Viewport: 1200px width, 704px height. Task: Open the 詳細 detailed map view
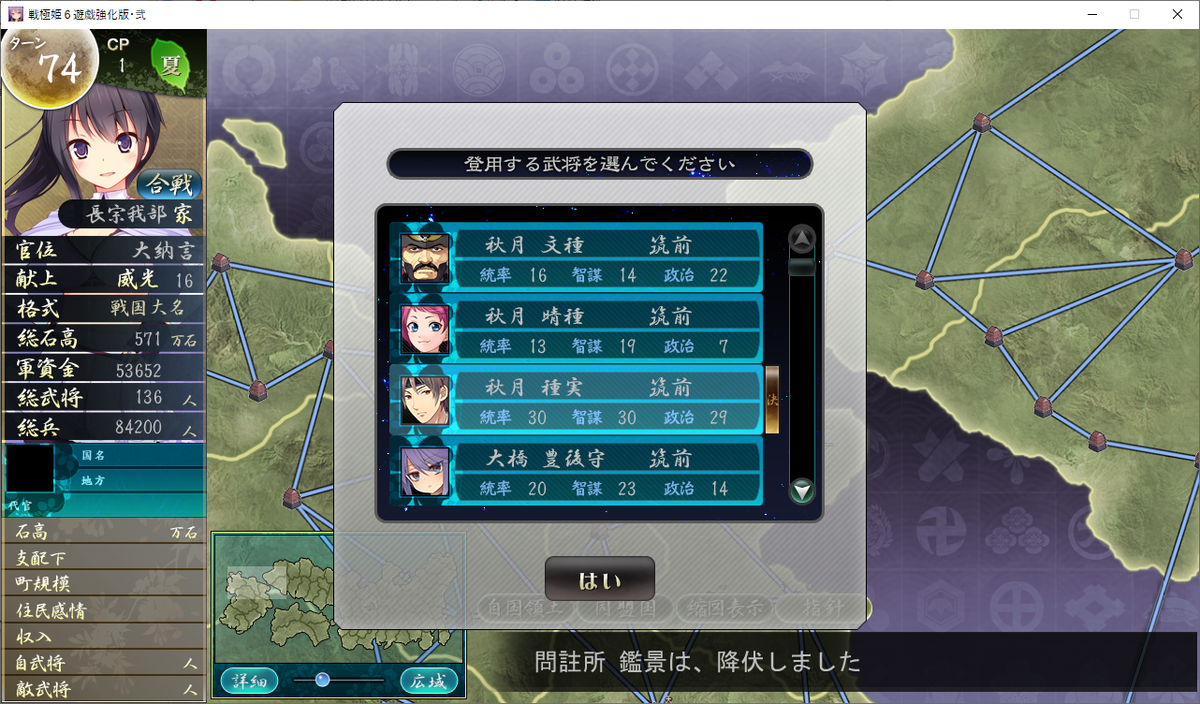click(249, 681)
